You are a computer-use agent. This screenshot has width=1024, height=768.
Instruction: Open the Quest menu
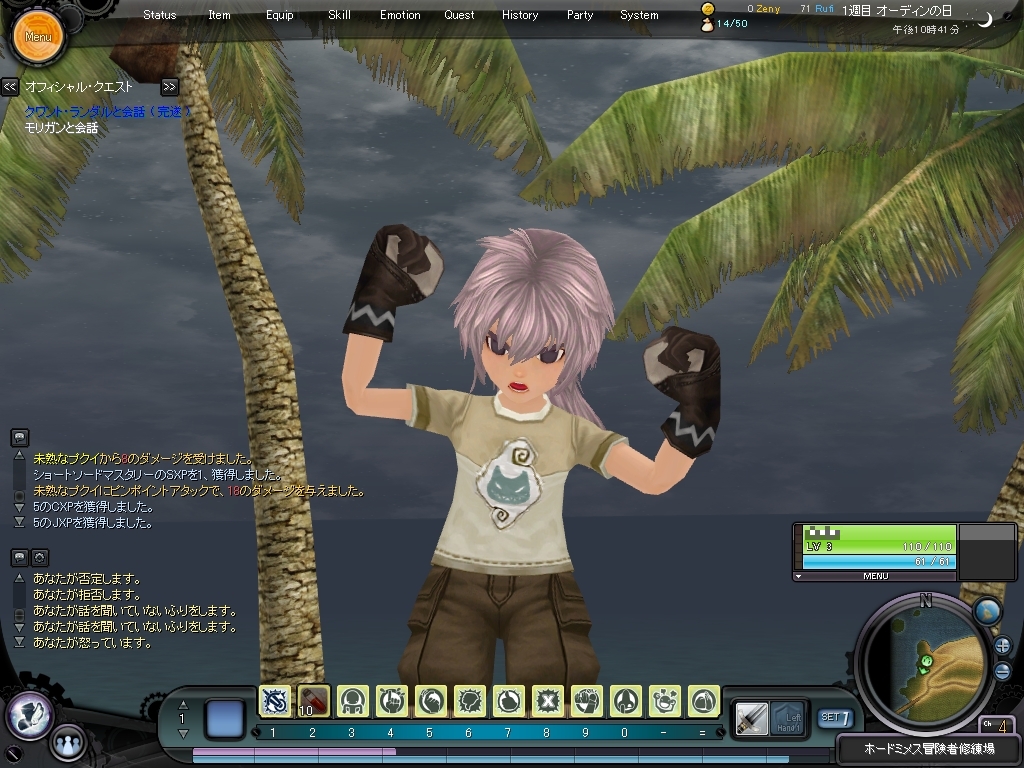pos(460,15)
